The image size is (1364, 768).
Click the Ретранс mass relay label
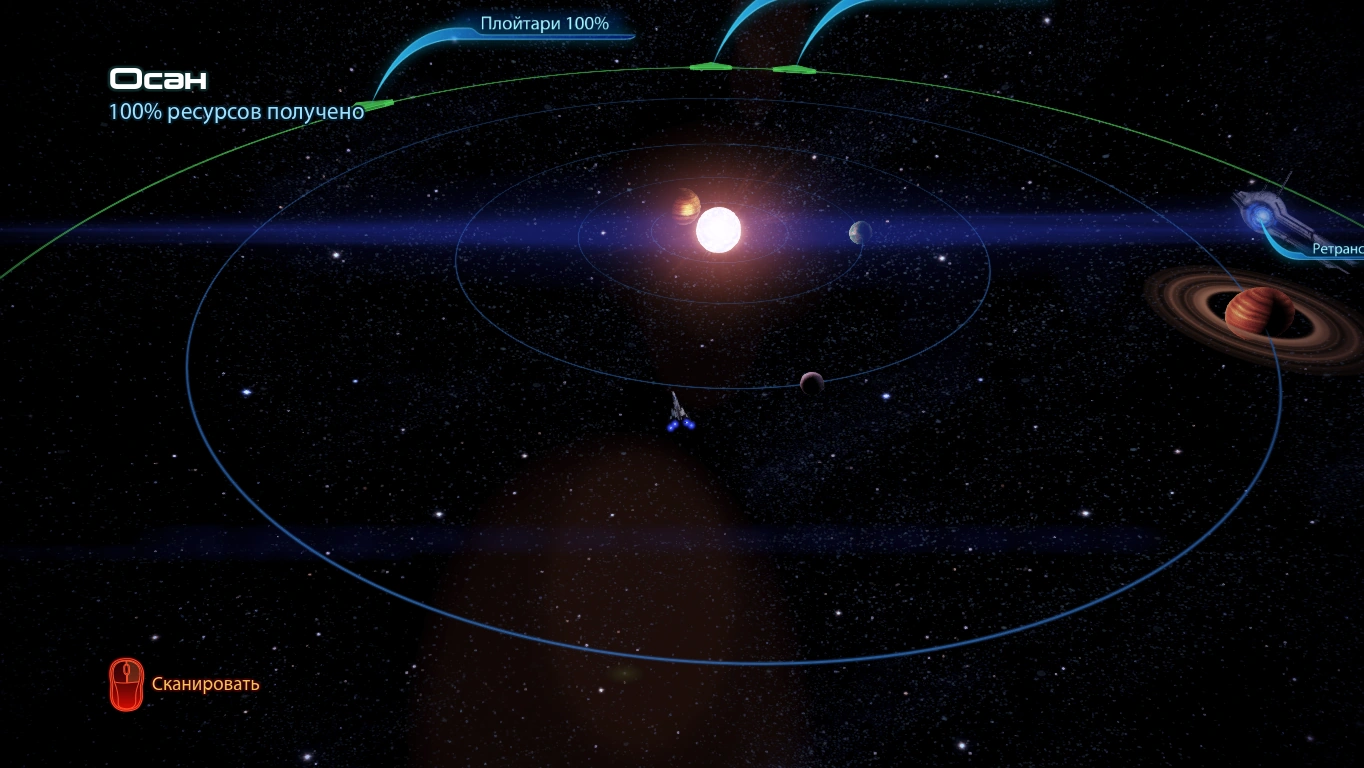[x=1337, y=249]
